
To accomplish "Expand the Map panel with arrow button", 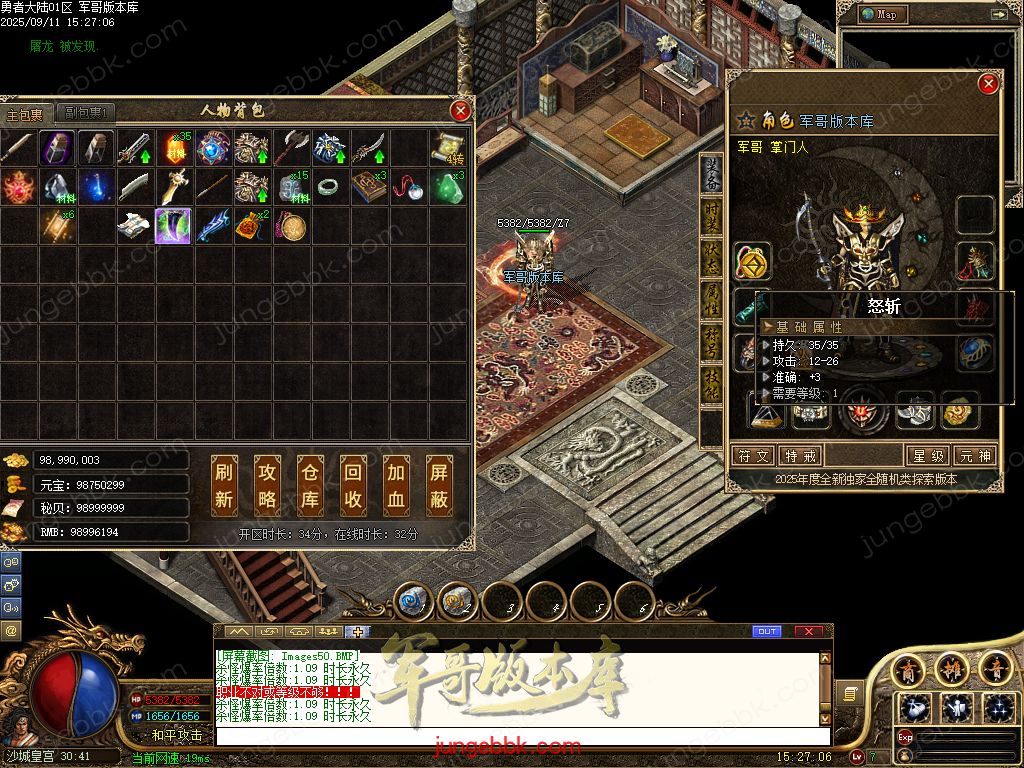I will (998, 15).
